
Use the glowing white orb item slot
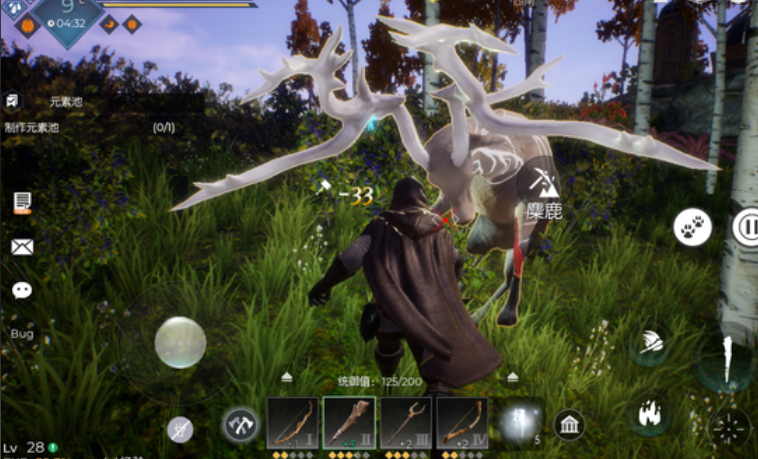coord(519,423)
